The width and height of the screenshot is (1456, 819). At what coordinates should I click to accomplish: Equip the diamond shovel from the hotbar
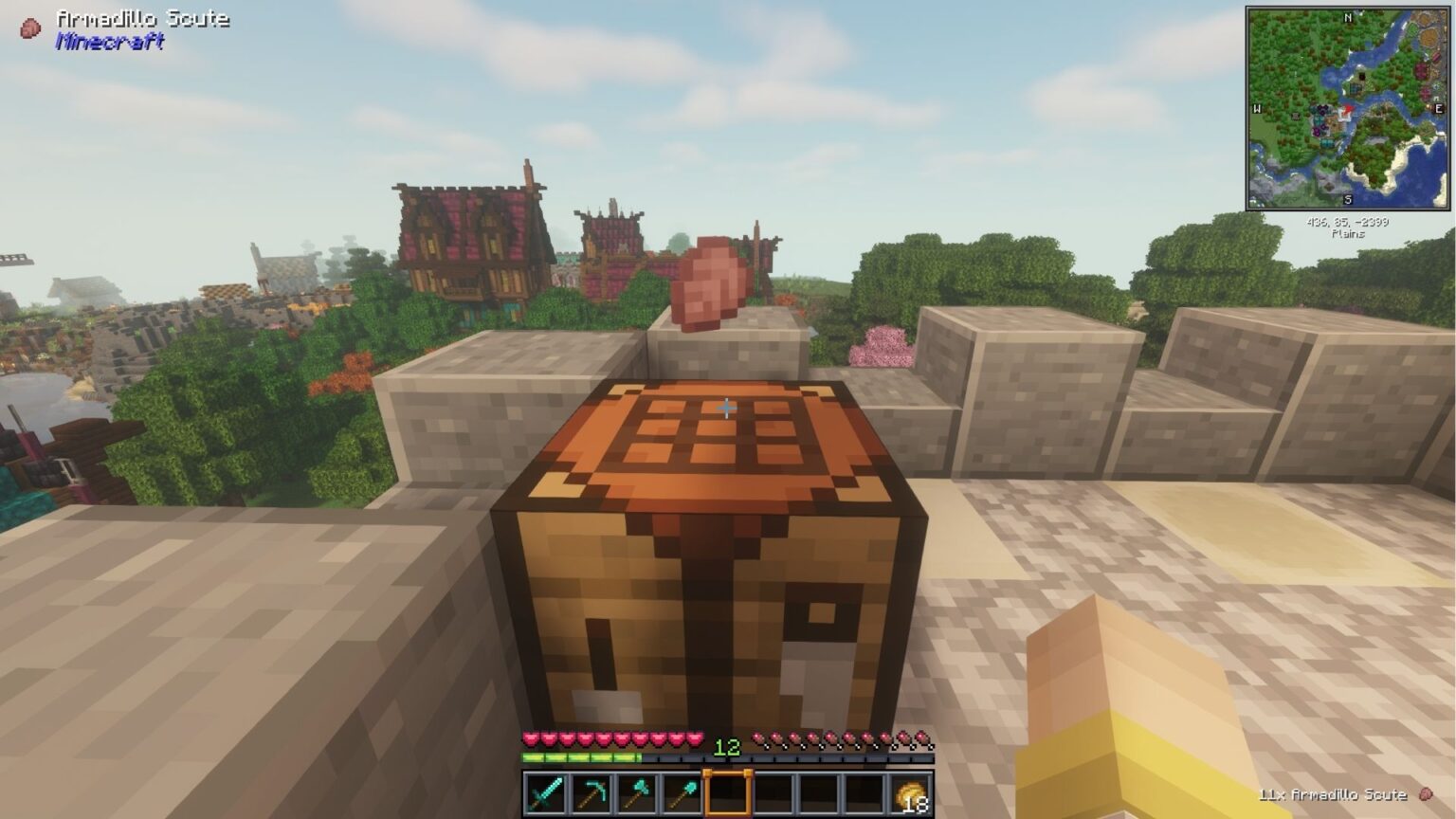click(x=682, y=792)
